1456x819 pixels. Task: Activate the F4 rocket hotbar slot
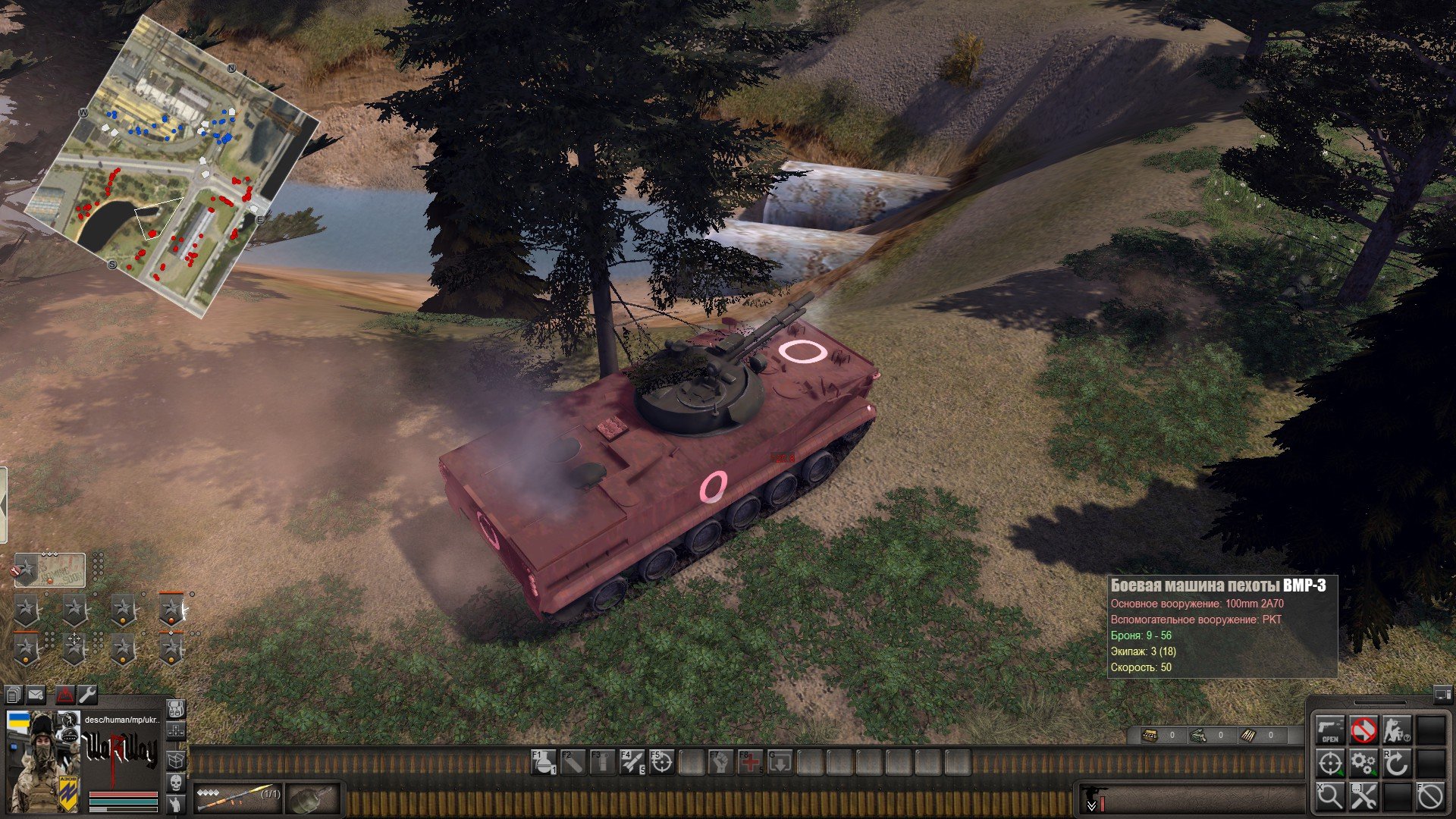(x=632, y=762)
